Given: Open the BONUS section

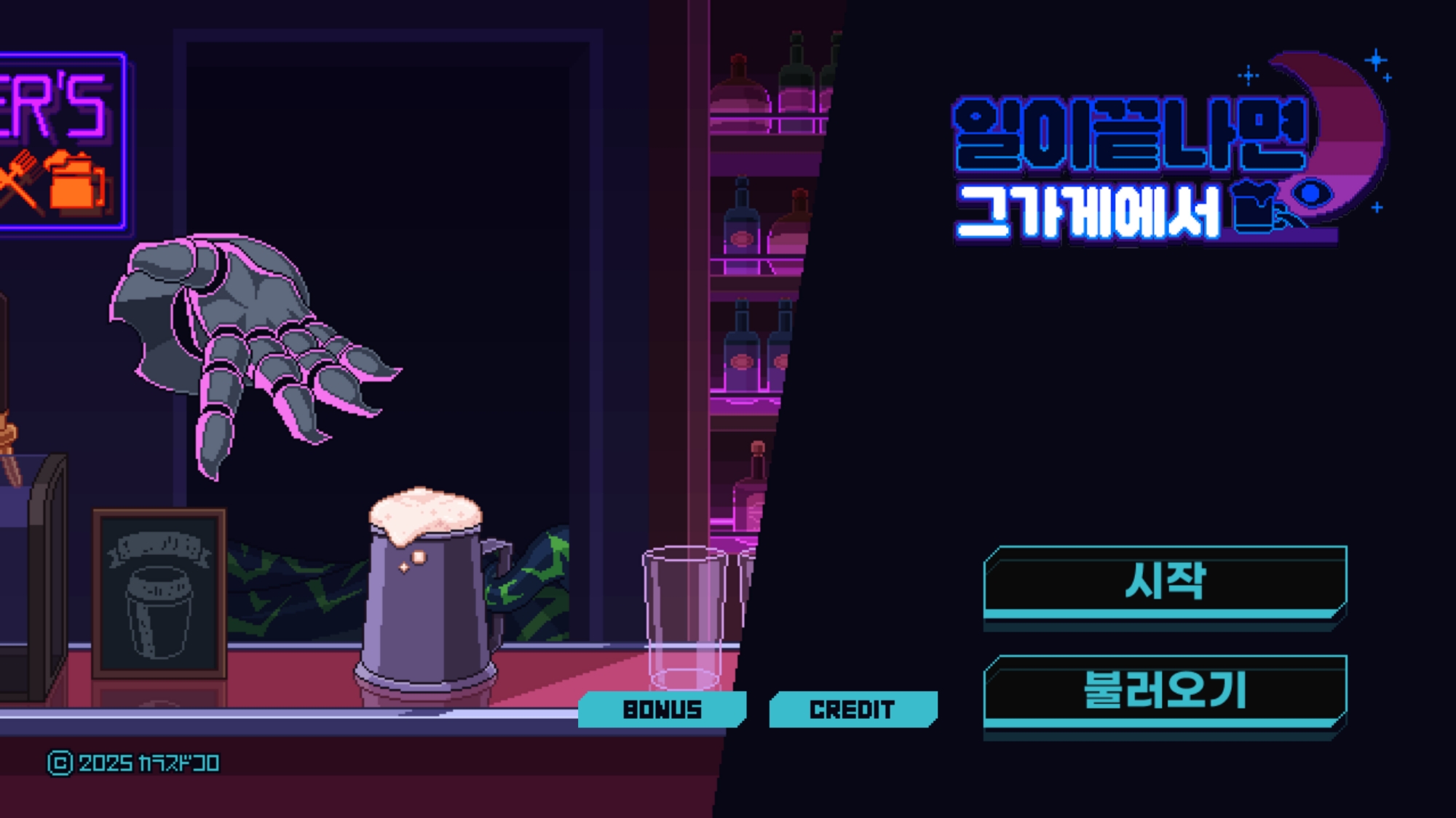Looking at the screenshot, I should click(x=662, y=709).
